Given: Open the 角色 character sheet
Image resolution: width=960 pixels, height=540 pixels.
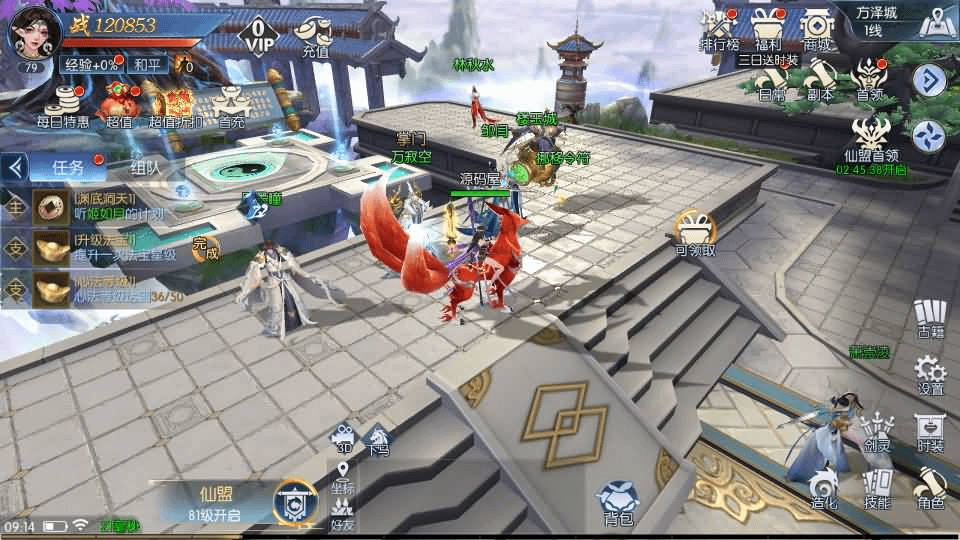Looking at the screenshot, I should pyautogui.click(x=930, y=490).
